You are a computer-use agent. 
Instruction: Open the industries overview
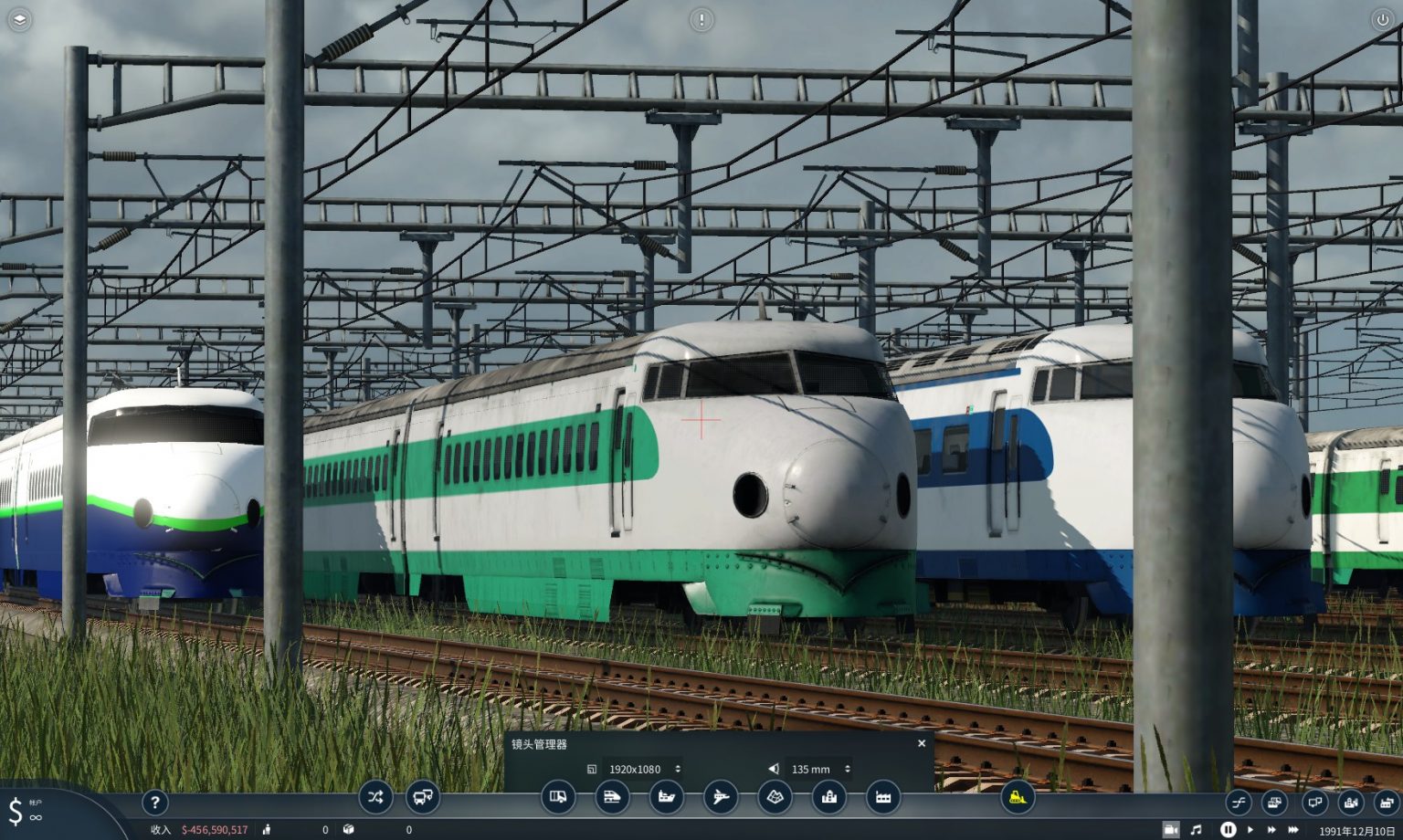click(x=882, y=796)
